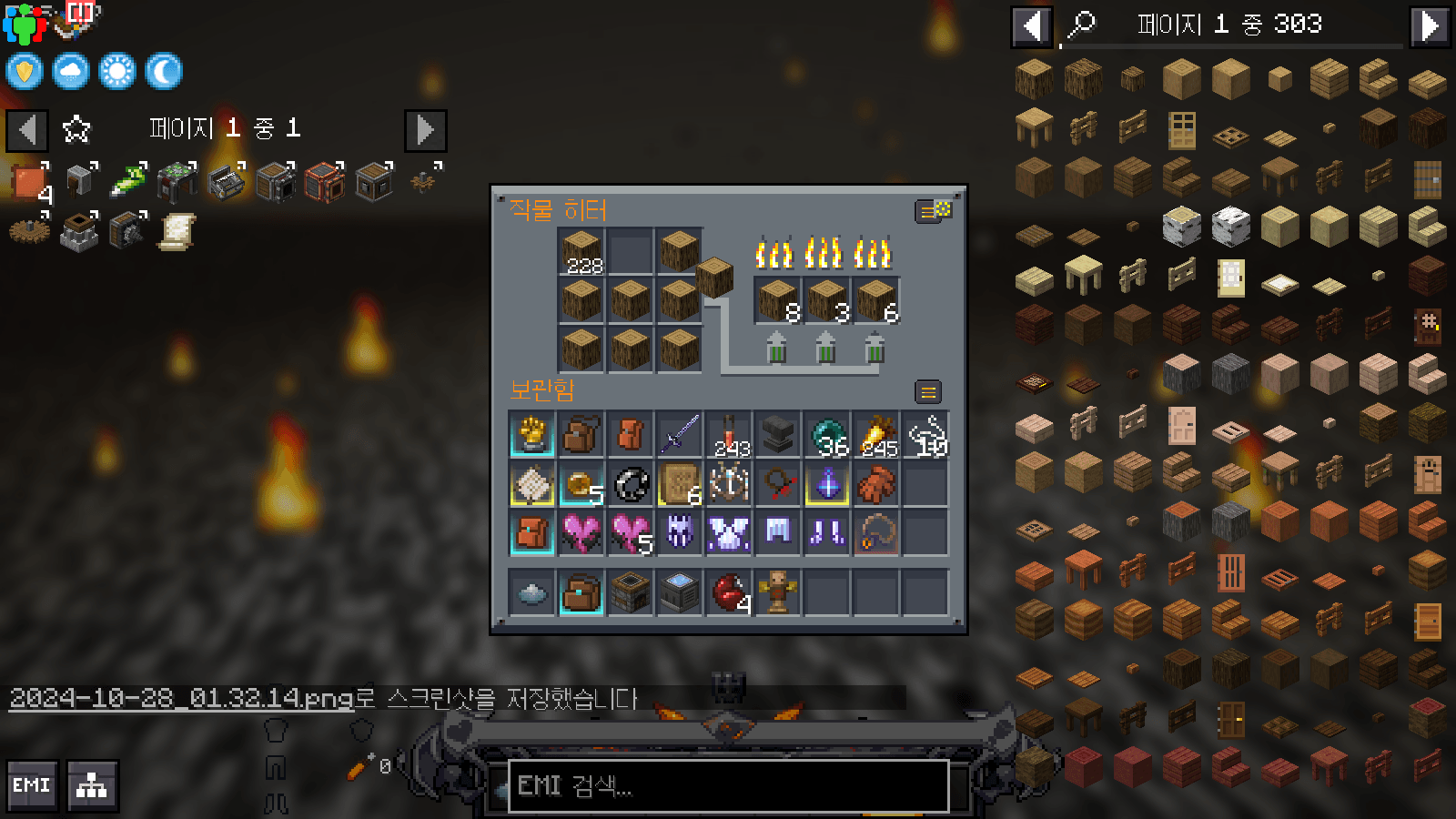This screenshot has height=819, width=1456.
Task: Open the recipe button with gear badge
Action: (929, 211)
